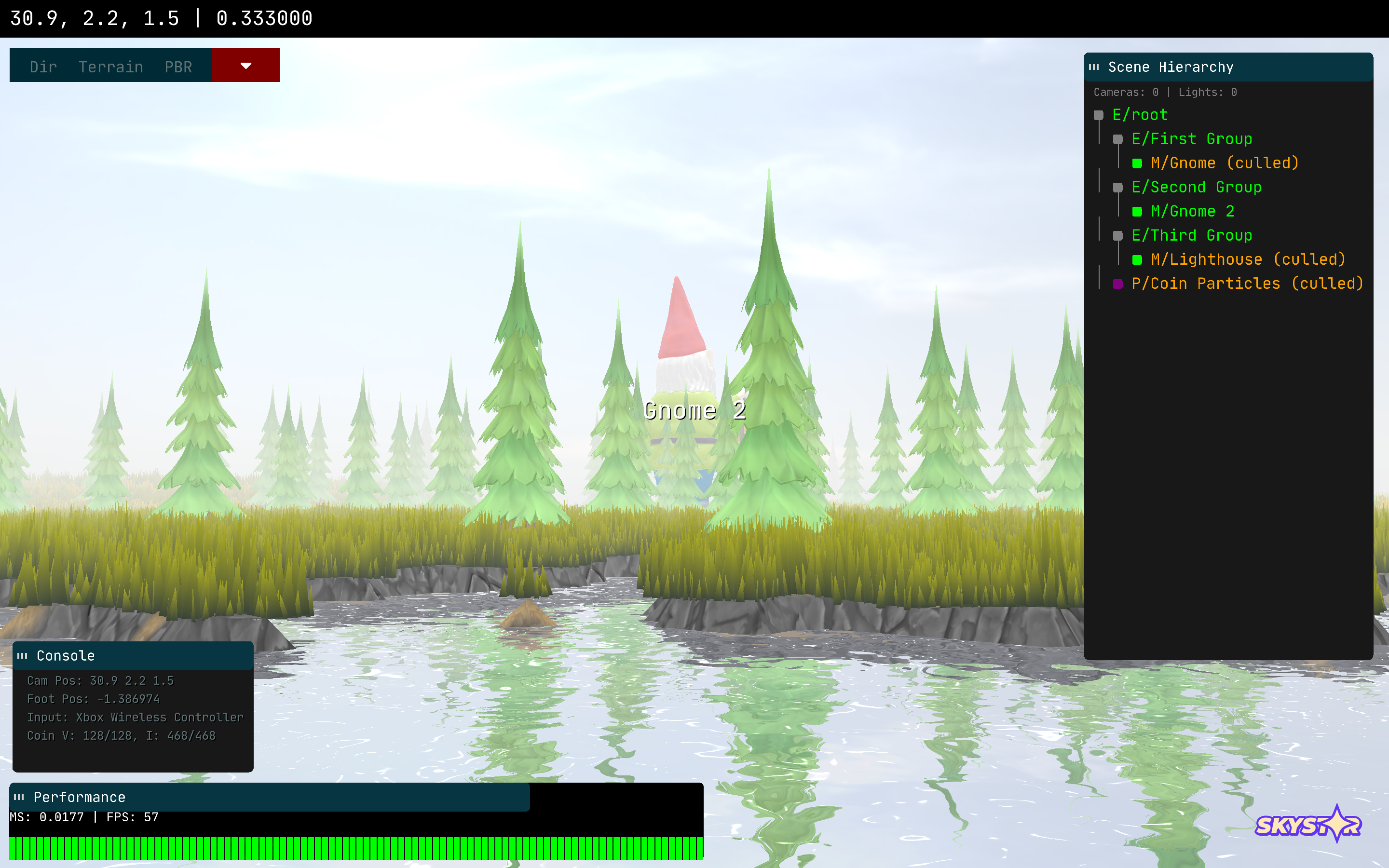Click the gray entity icon beside E/root

click(1100, 115)
